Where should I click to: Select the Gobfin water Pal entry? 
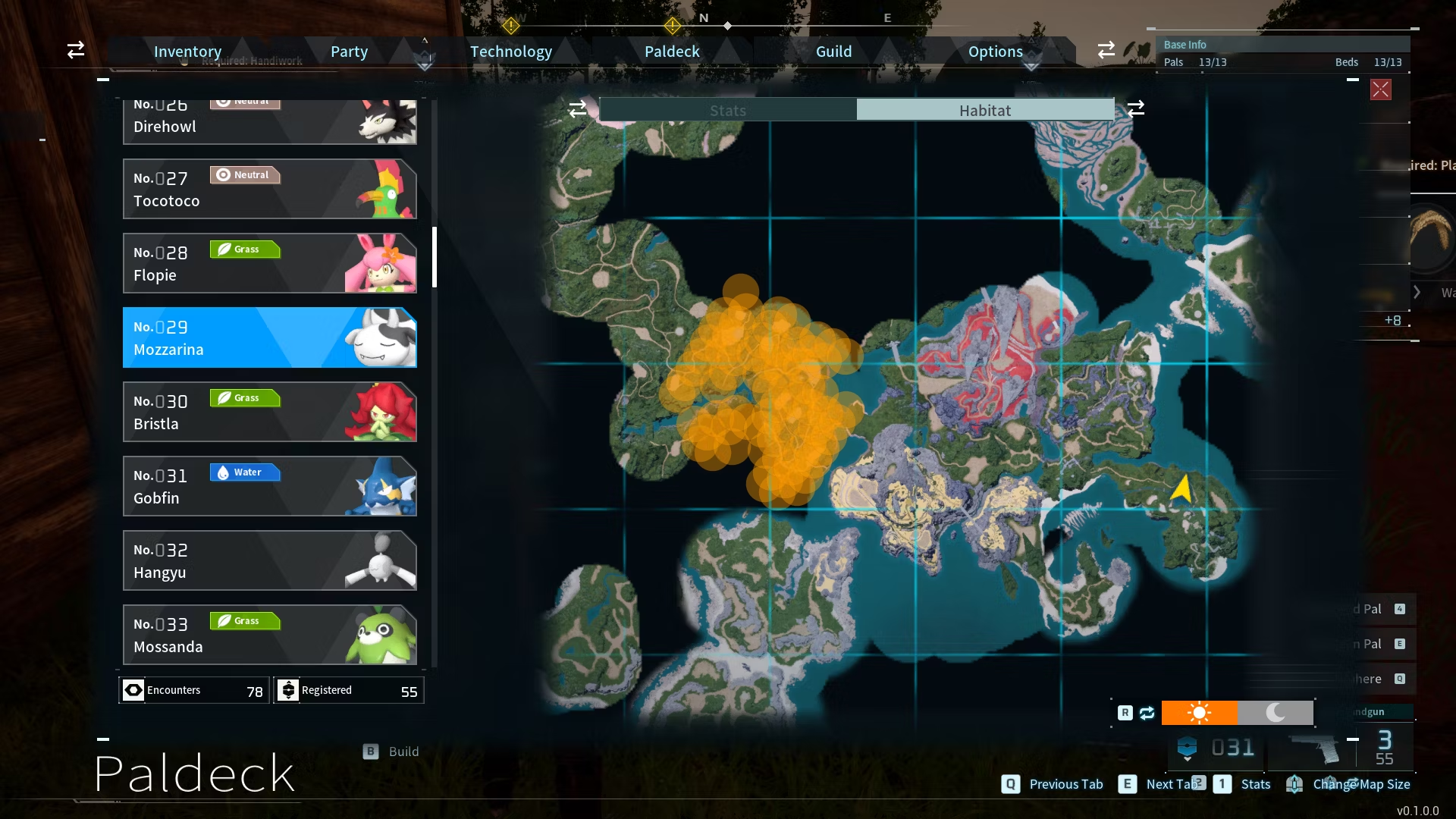tap(269, 486)
